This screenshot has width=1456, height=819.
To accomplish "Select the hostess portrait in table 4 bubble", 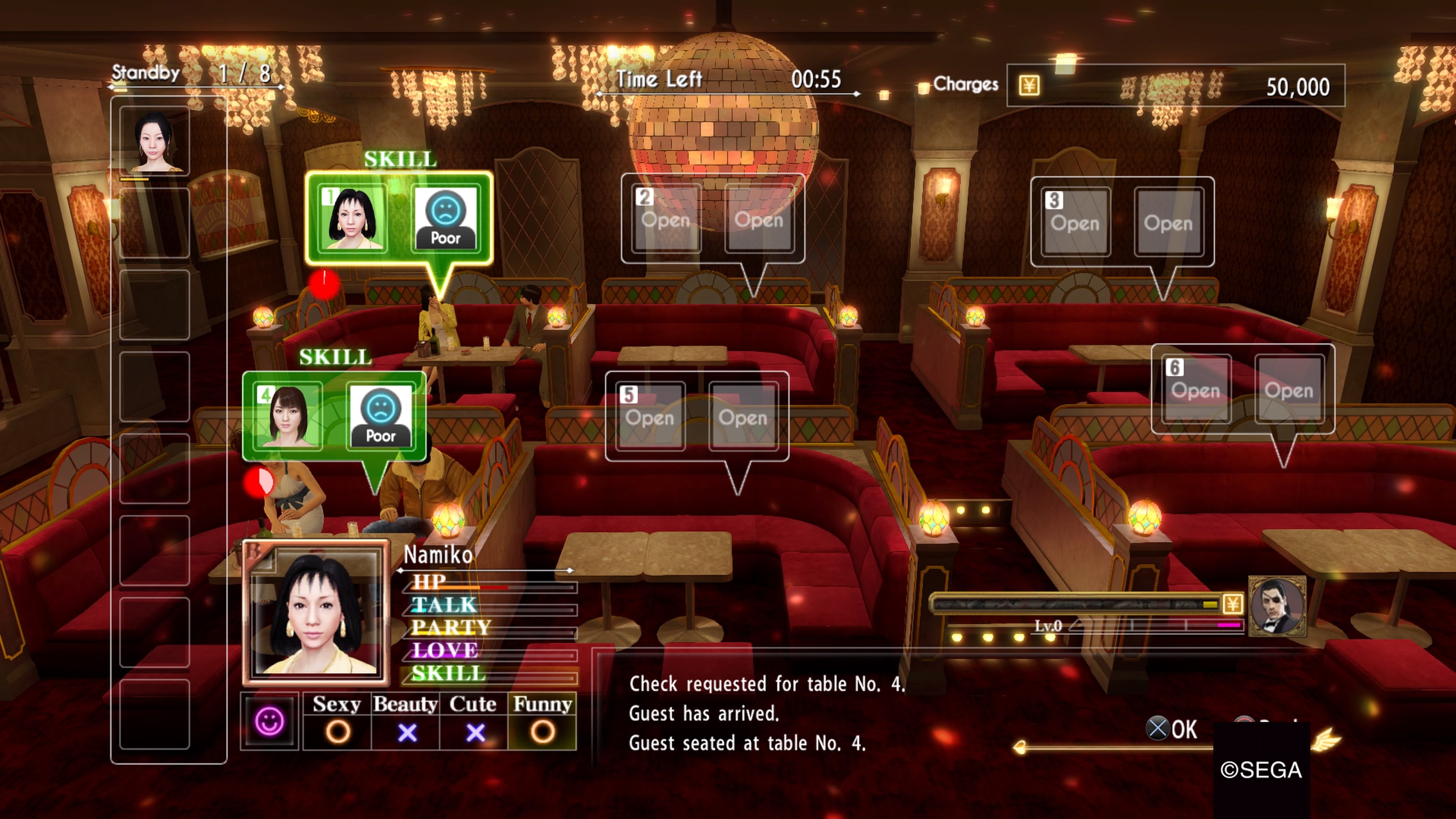I will (x=288, y=416).
